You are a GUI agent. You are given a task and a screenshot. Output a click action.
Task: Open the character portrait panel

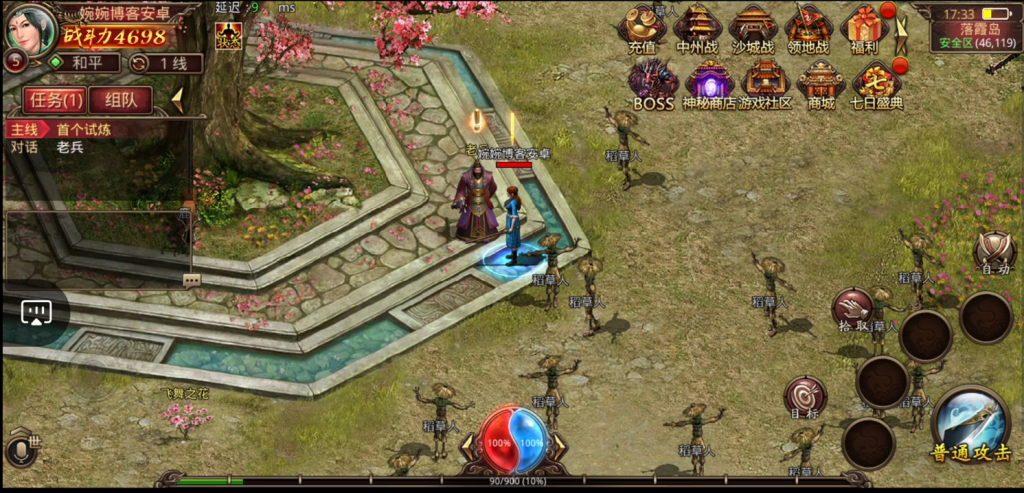30,28
